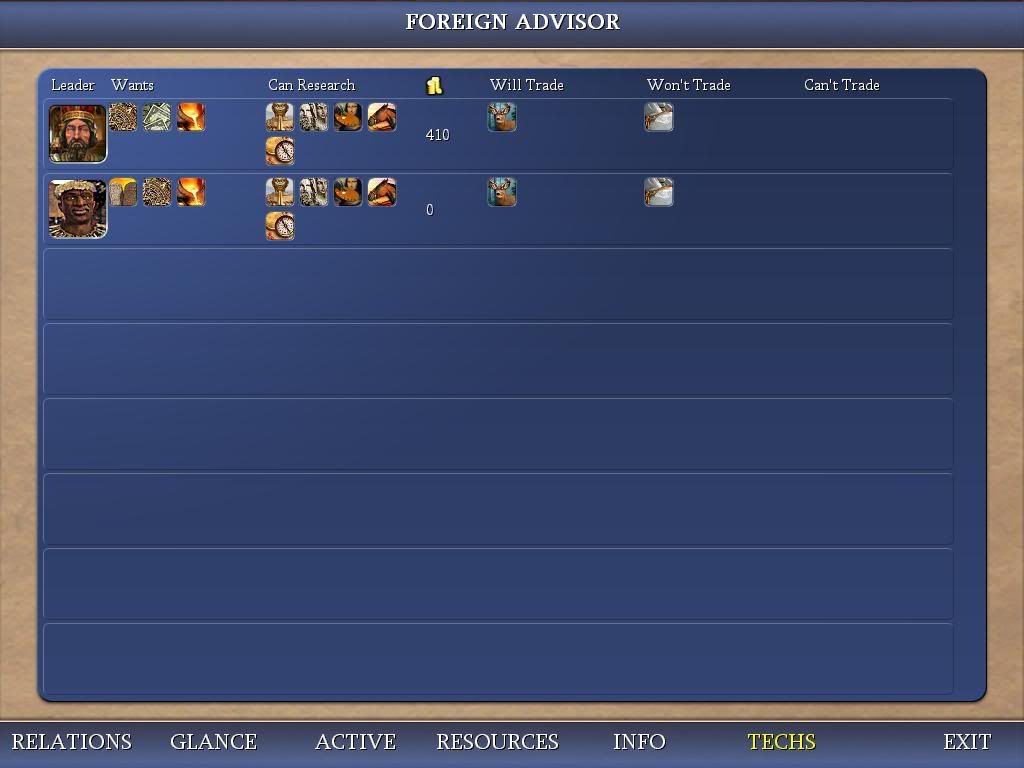1024x768 pixels.
Task: Click molten metal casting icon for the bearded leader
Action: (x=191, y=117)
